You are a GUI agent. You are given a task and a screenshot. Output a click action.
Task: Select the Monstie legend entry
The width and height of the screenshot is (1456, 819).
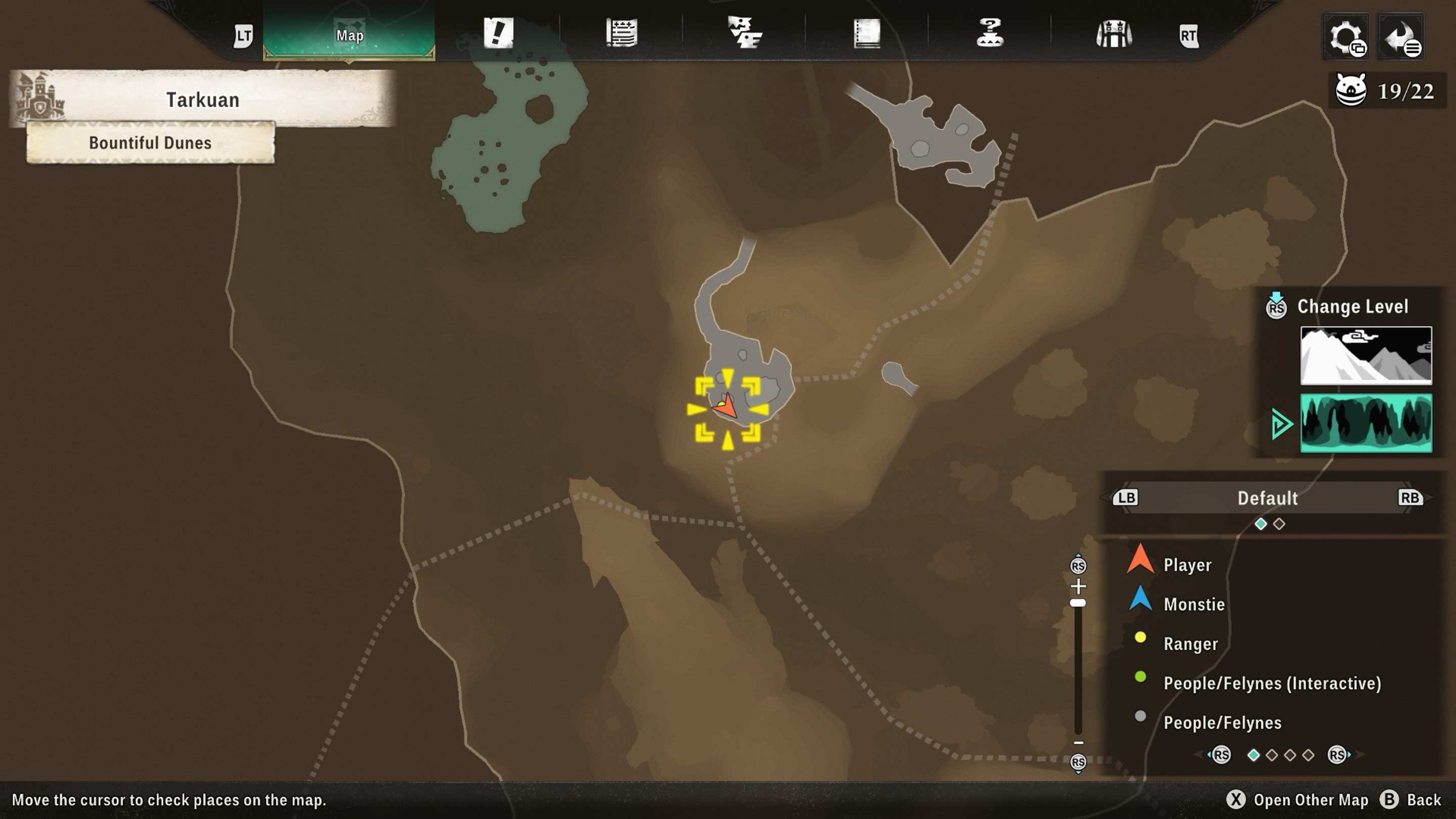tap(1194, 604)
